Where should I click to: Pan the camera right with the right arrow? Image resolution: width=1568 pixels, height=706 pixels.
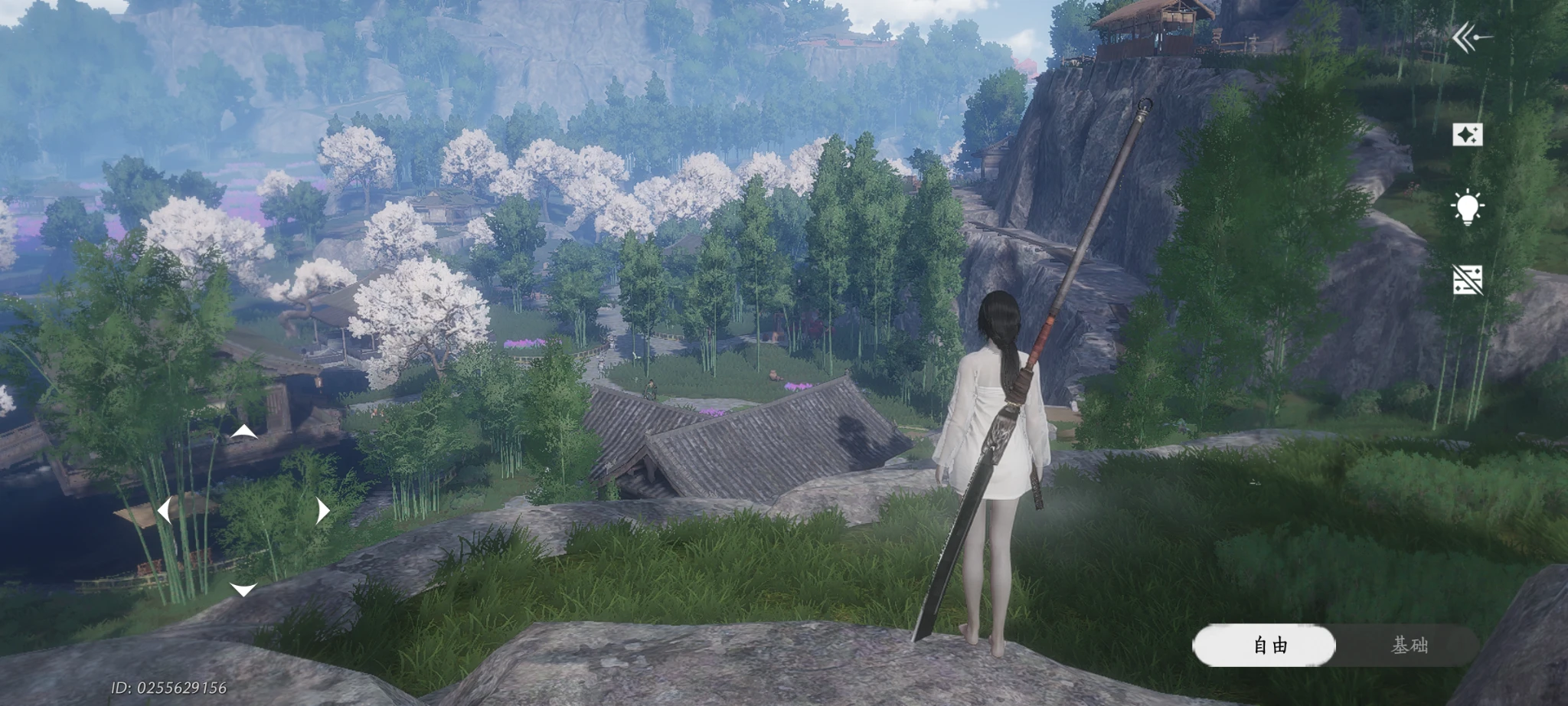(322, 511)
